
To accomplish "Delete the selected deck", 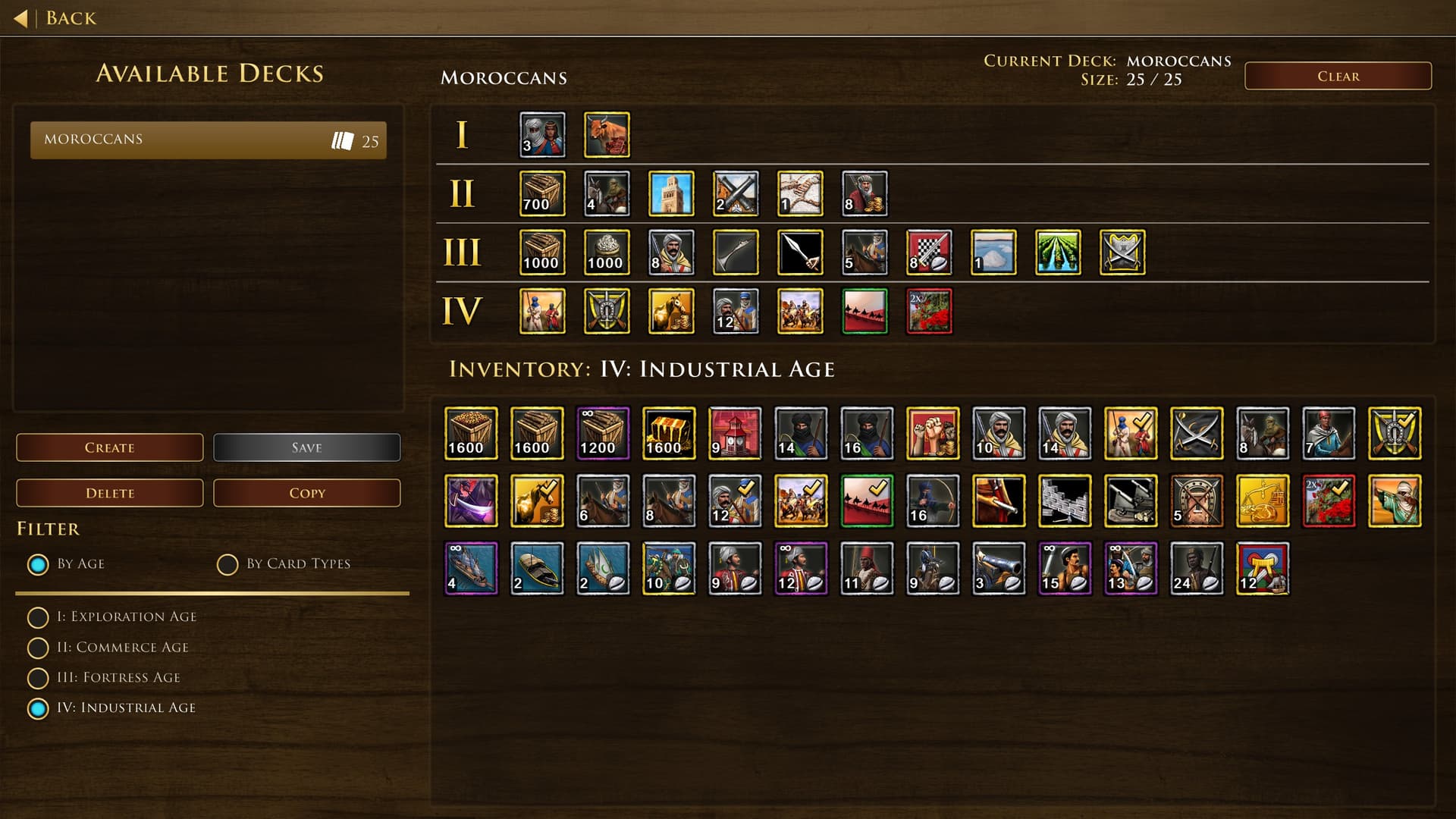I will 110,493.
